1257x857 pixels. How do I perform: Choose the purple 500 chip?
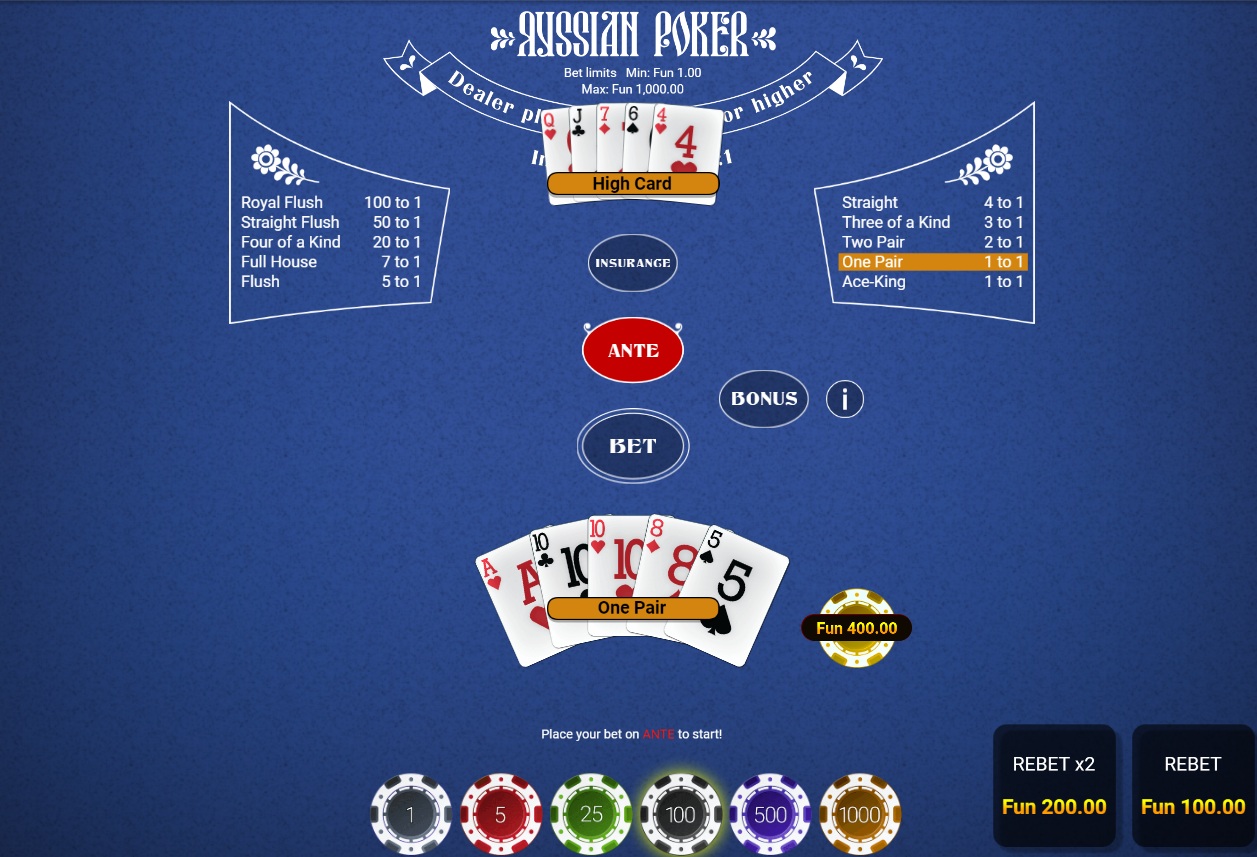tap(770, 814)
